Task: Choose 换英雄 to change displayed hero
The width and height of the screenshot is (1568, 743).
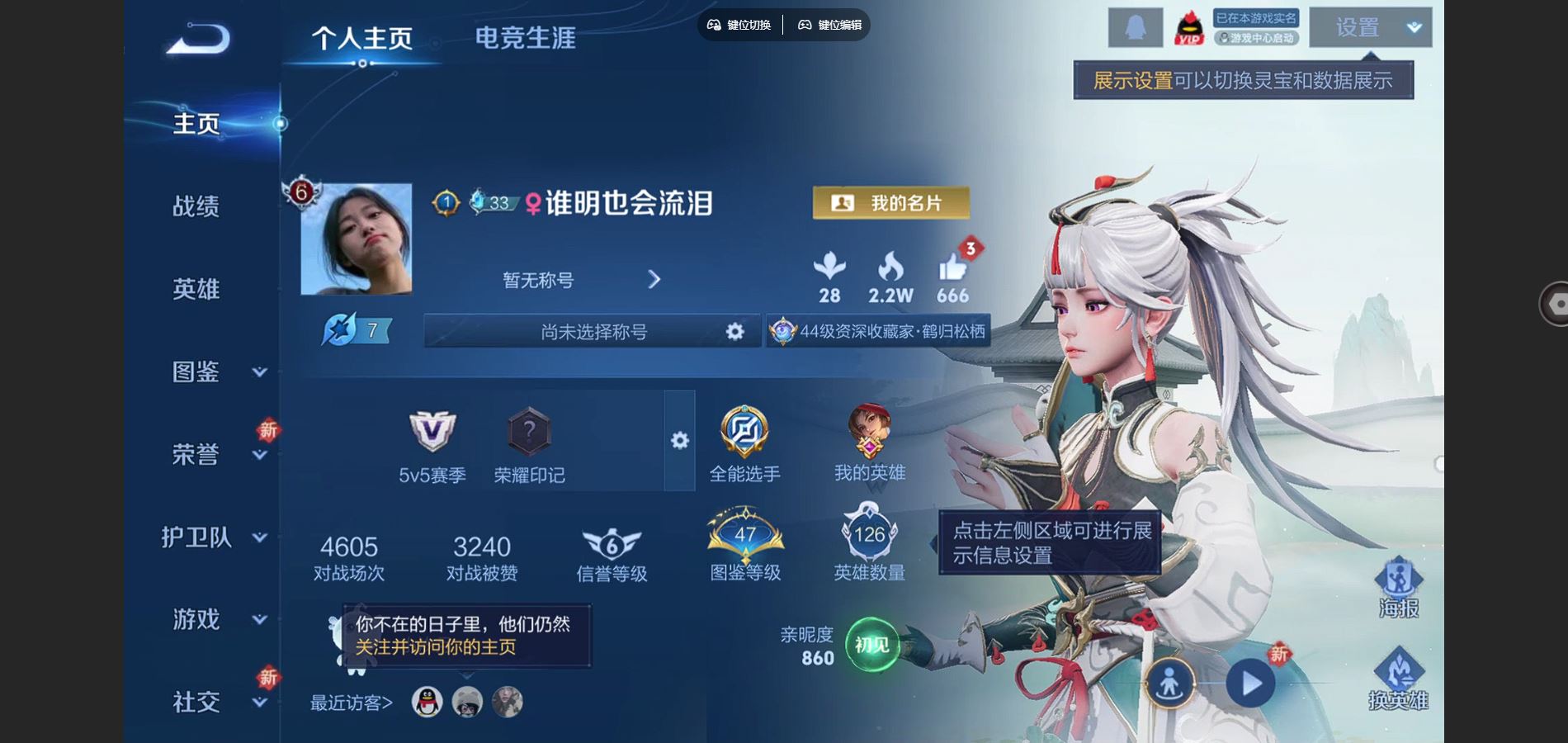Action: 1398,680
